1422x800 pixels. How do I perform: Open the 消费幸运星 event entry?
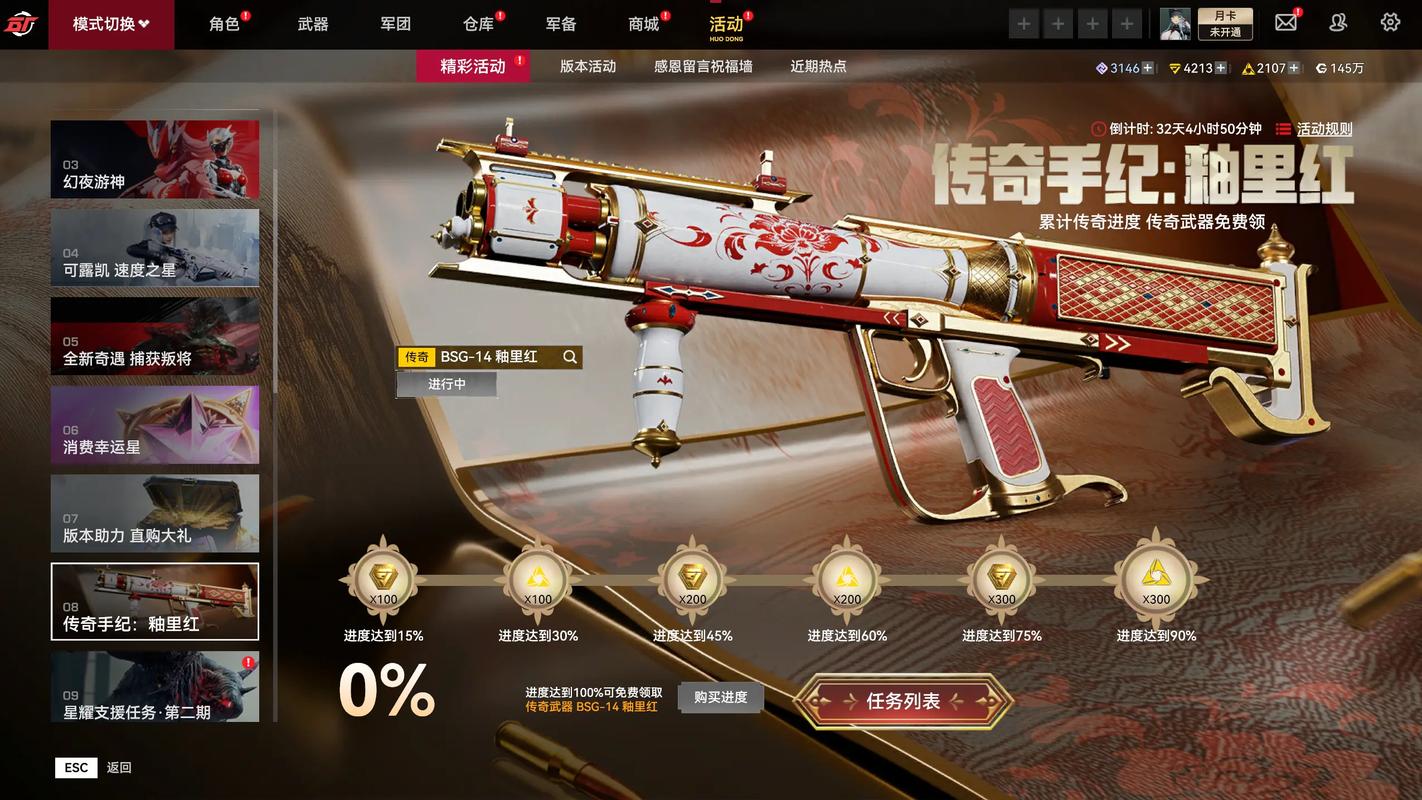155,425
